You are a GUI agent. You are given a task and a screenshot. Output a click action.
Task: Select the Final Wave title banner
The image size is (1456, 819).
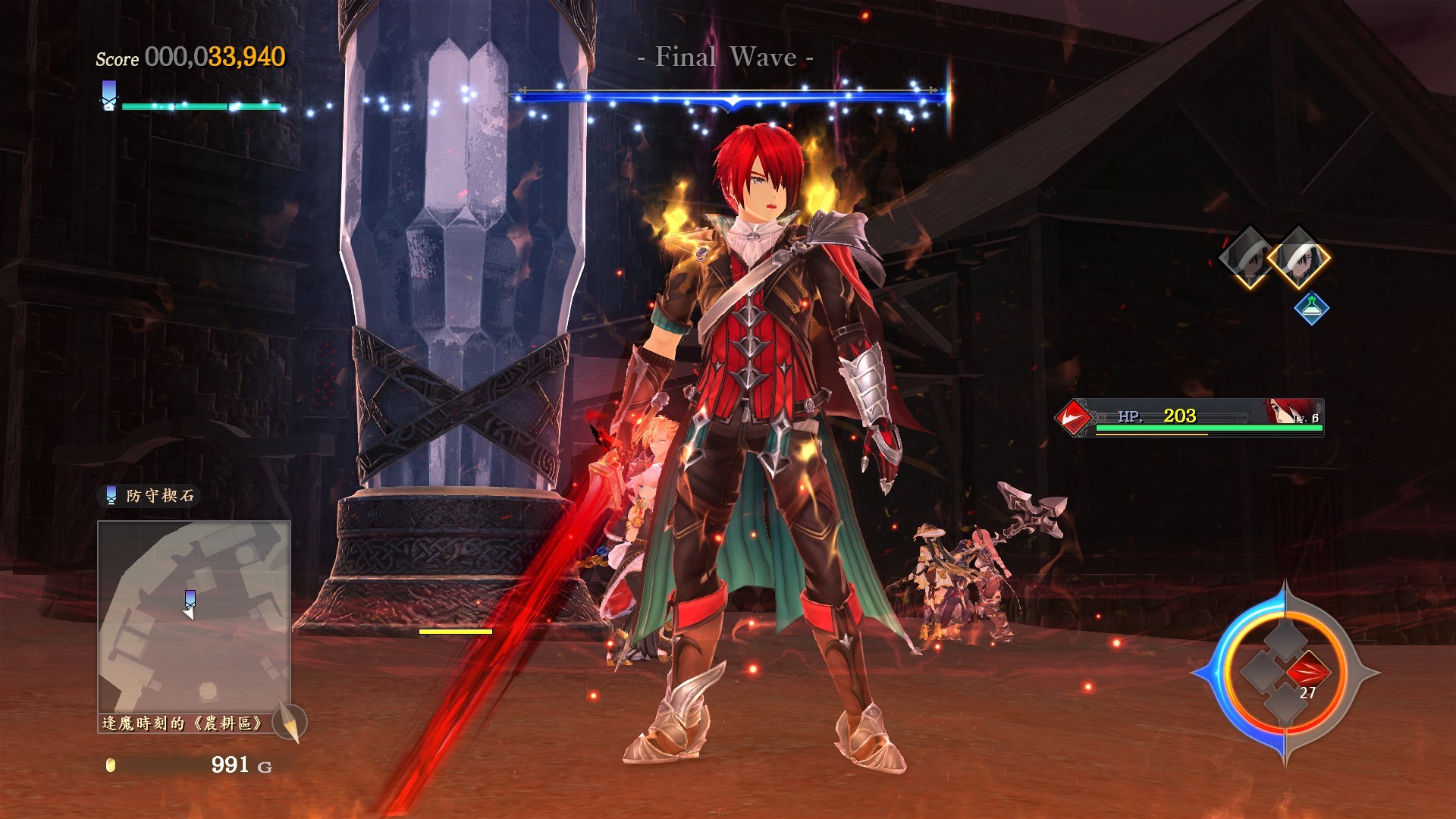726,56
